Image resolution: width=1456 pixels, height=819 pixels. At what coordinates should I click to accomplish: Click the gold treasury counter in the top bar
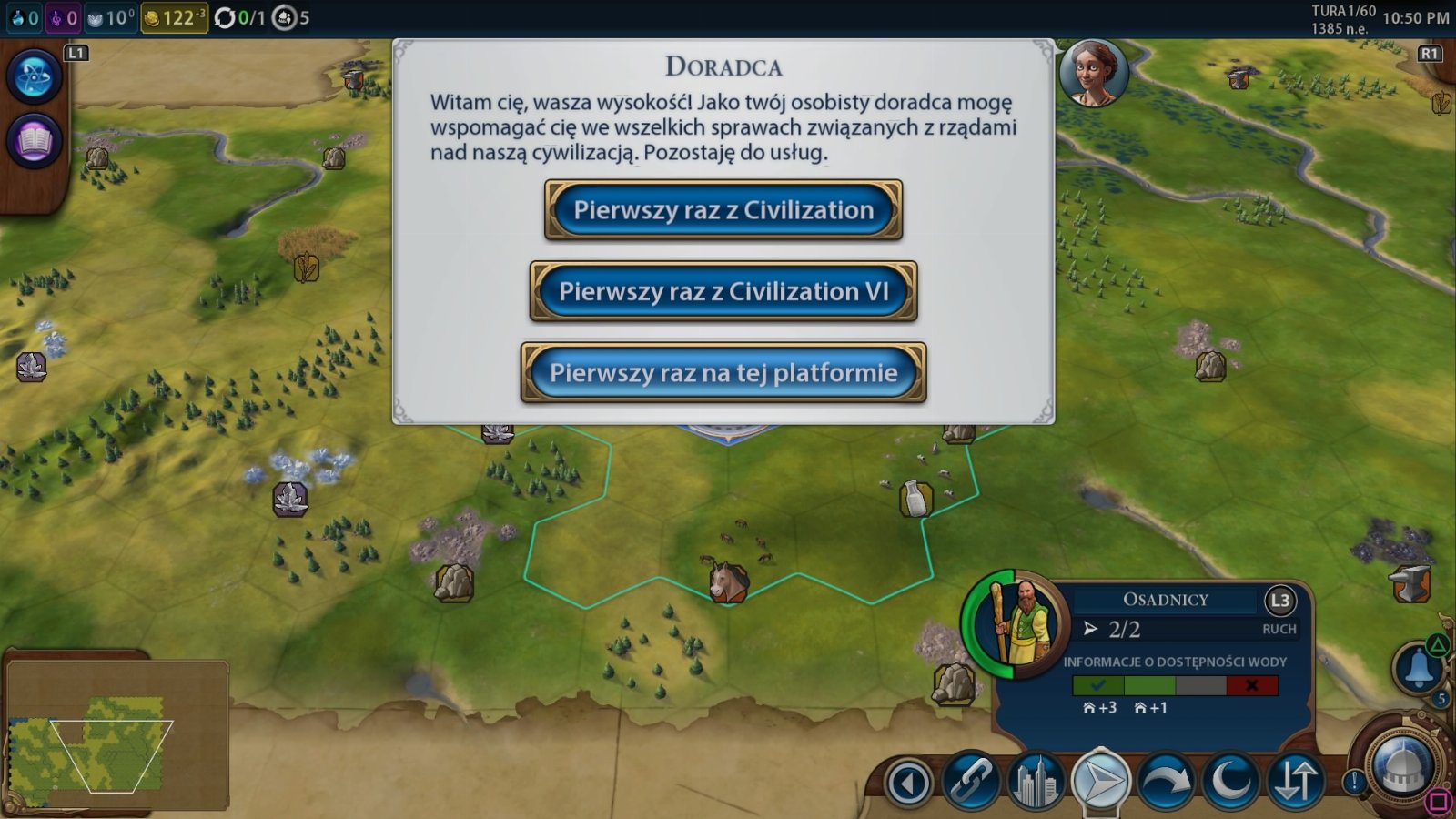click(174, 17)
